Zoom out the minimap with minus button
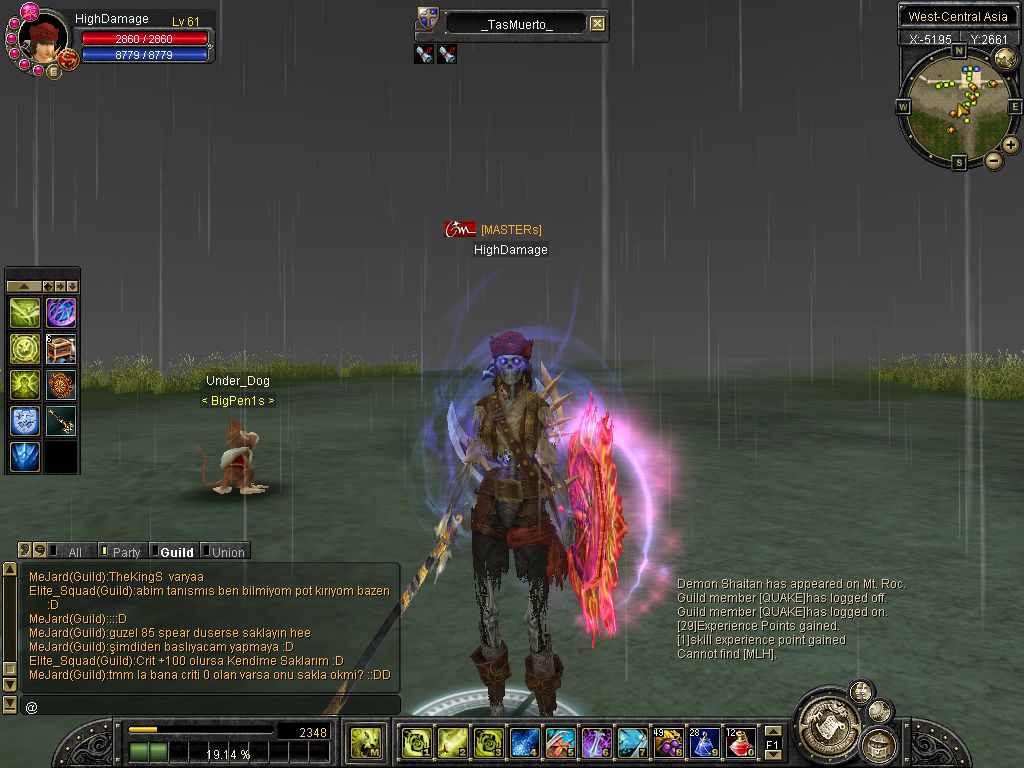1024x768 pixels. click(x=994, y=160)
